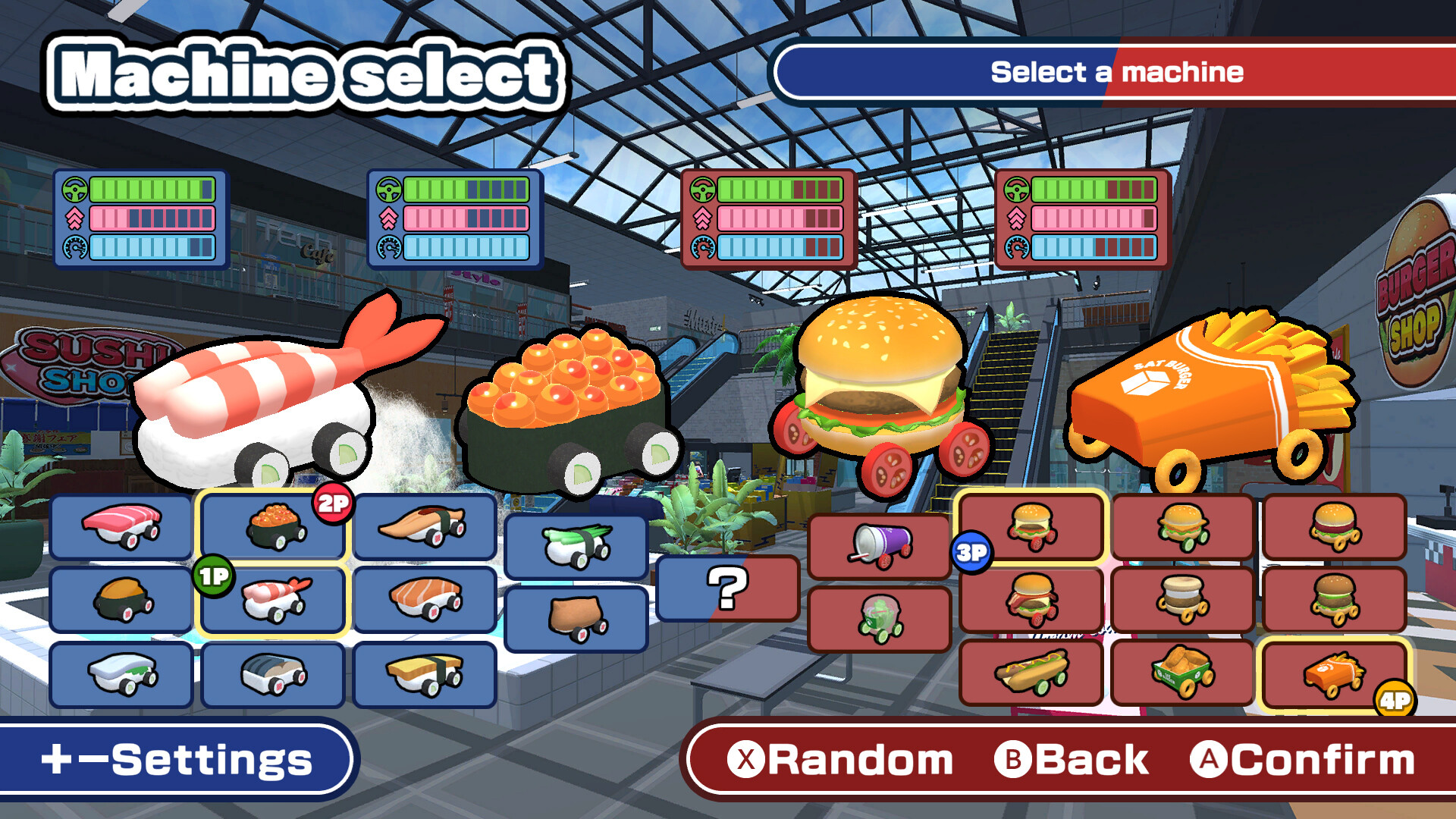This screenshot has height=819, width=1456.
Task: Select the purple drink cup machine
Action: (x=880, y=546)
